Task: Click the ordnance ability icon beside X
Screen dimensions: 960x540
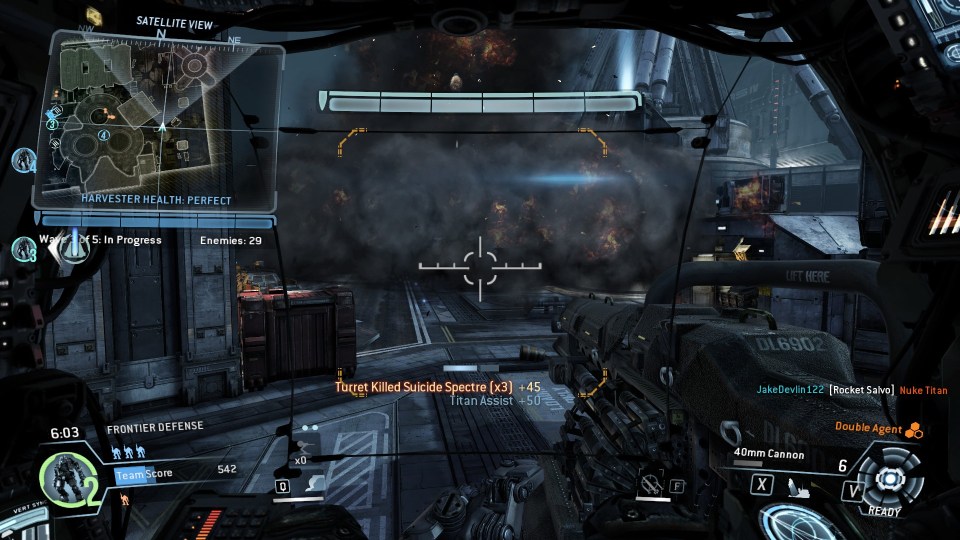Action: [x=798, y=488]
